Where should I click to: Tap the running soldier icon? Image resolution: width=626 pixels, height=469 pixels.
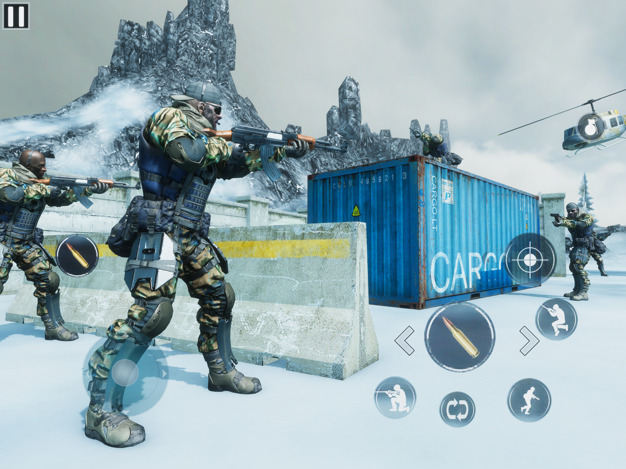(528, 399)
